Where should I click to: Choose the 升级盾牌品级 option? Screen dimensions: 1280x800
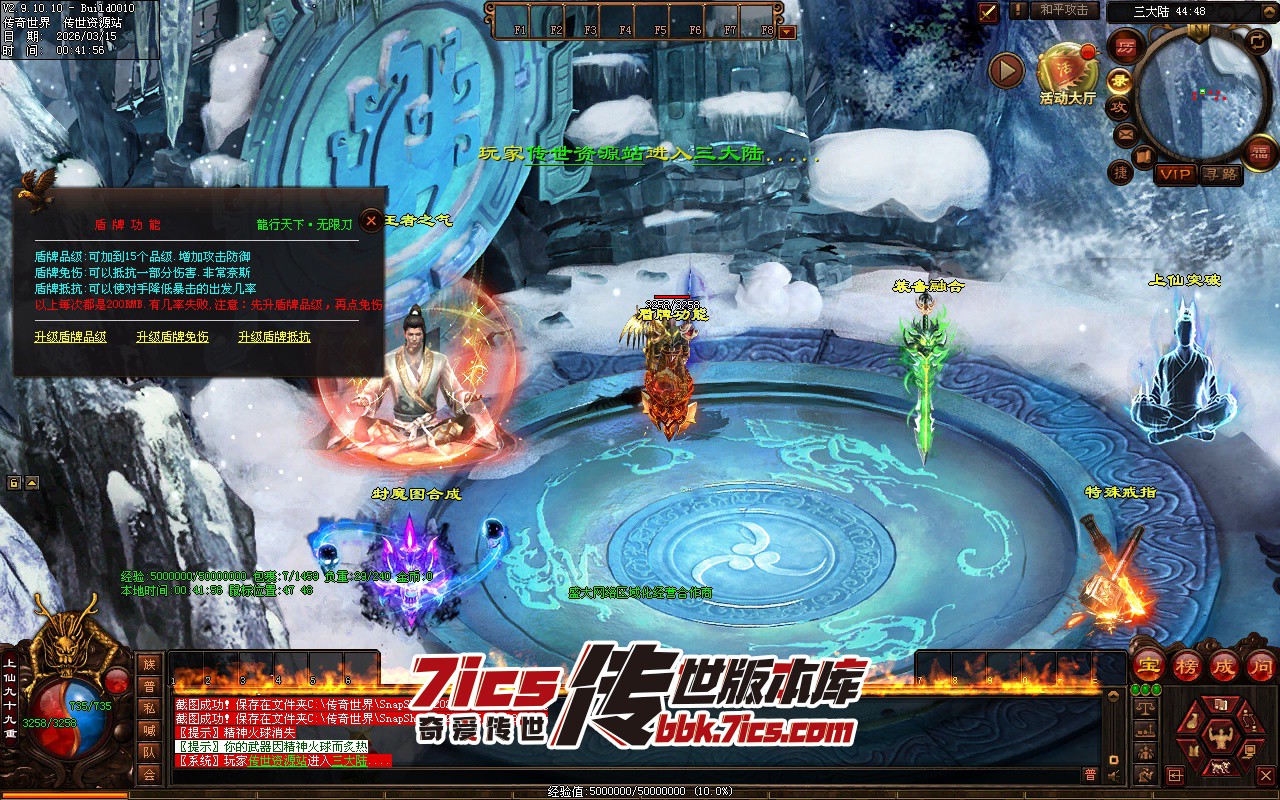pyautogui.click(x=70, y=337)
